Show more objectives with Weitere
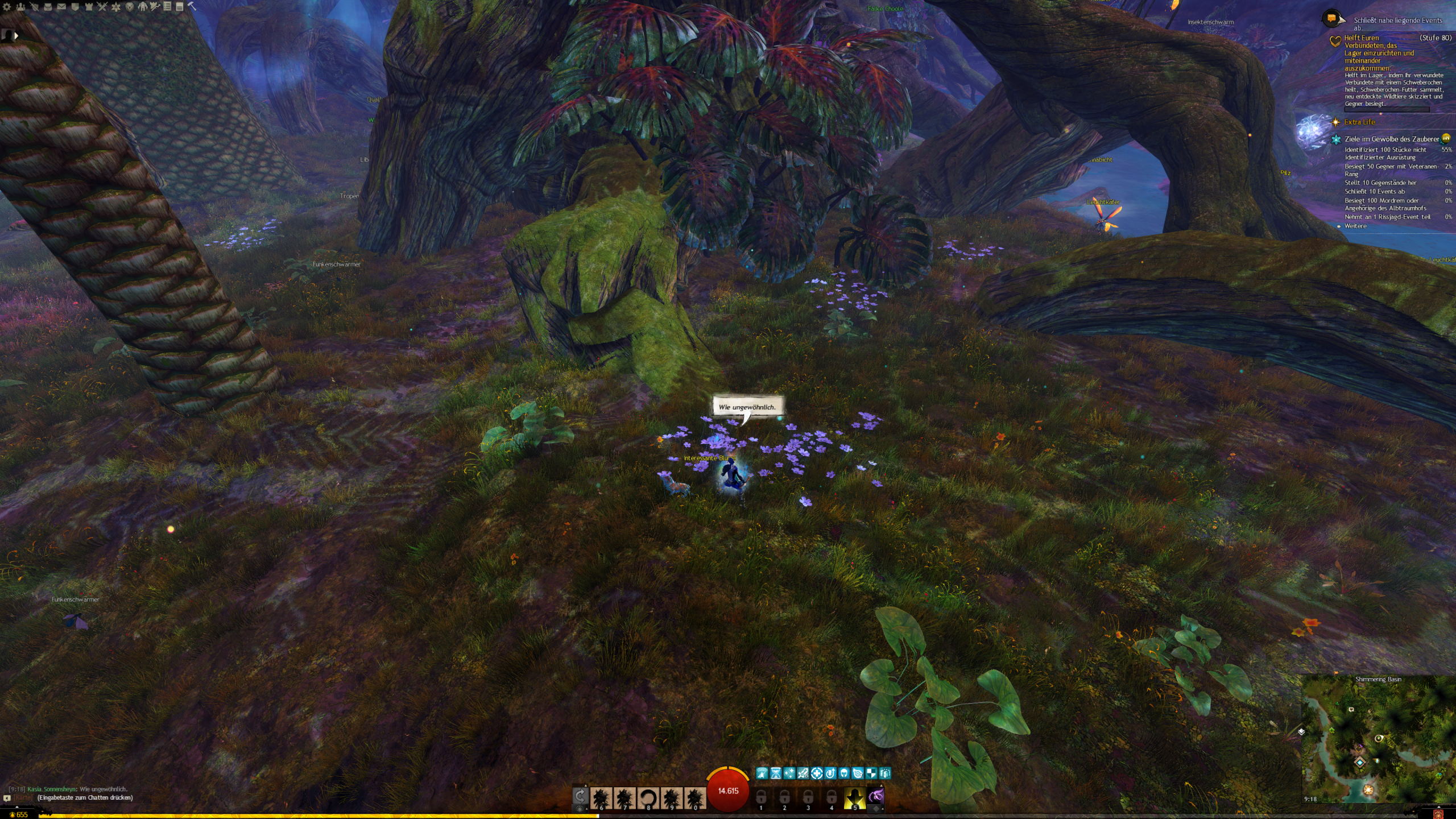This screenshot has height=819, width=1456. tap(1355, 226)
